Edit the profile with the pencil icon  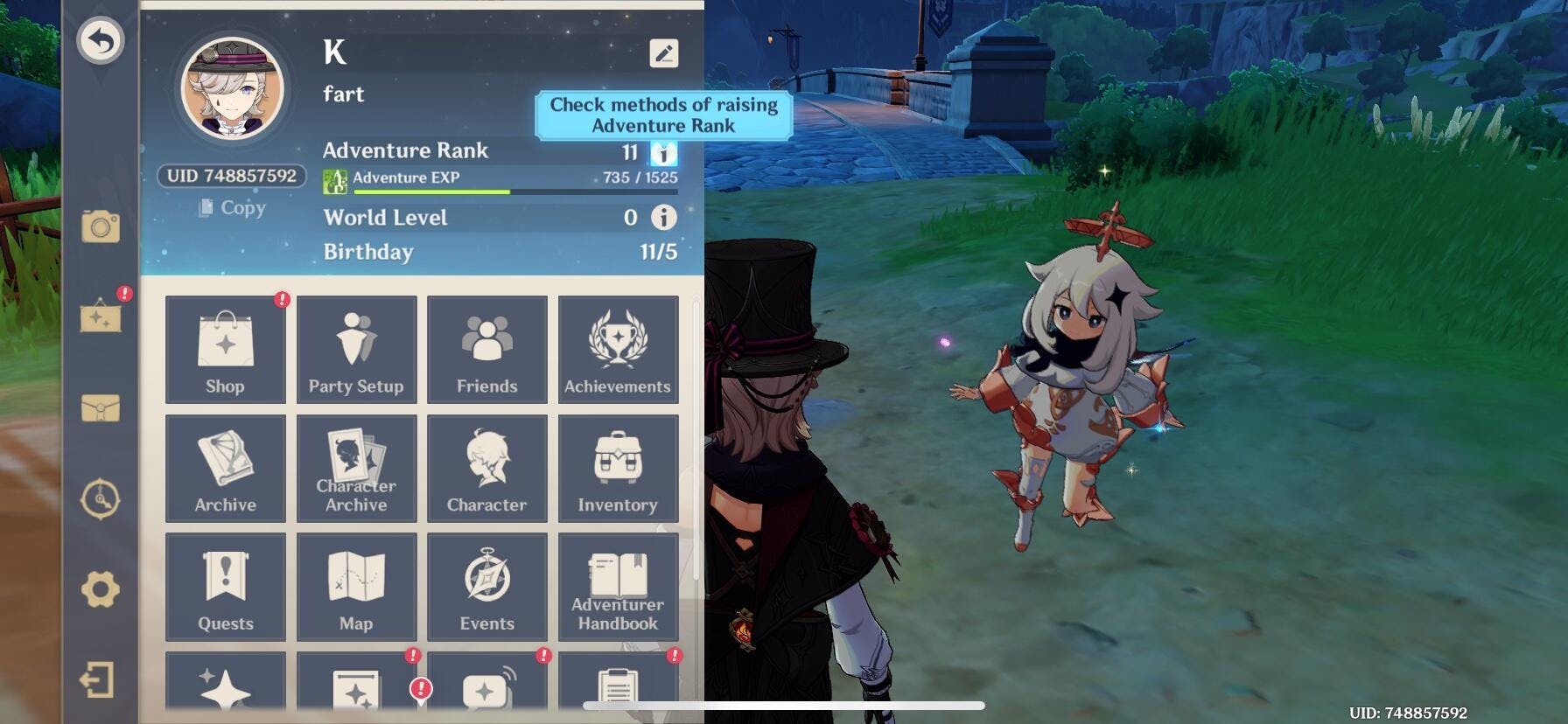coord(664,53)
